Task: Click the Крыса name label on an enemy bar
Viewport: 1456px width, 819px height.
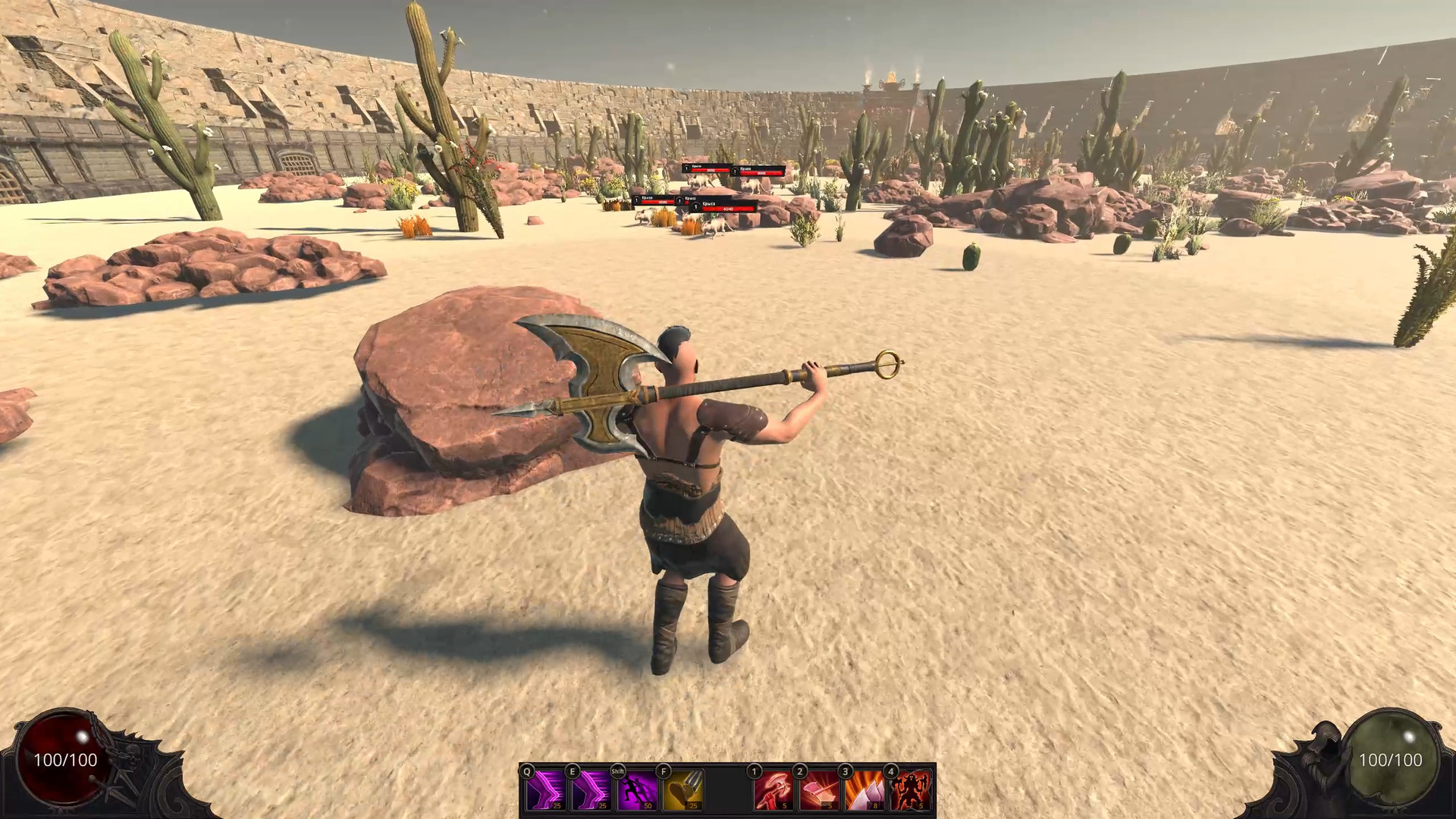Action: (x=708, y=205)
